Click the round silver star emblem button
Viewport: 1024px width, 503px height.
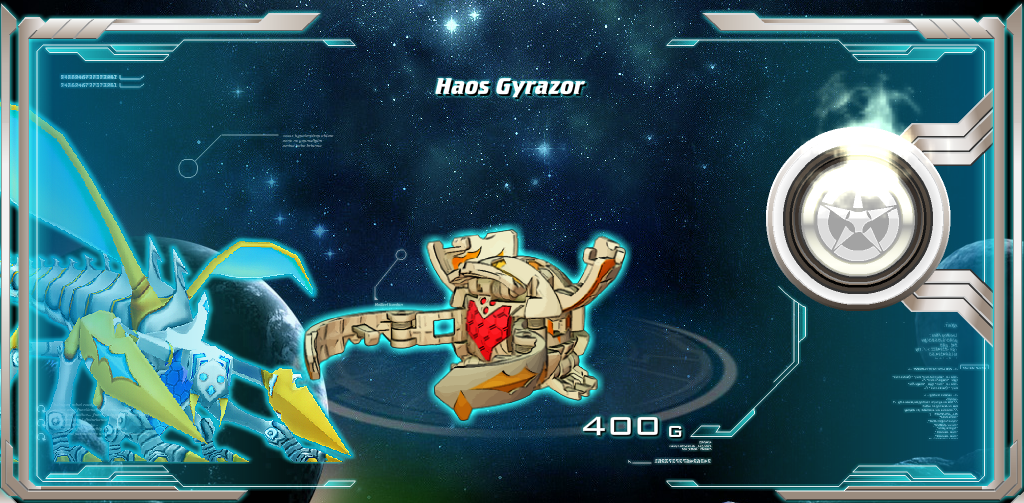click(857, 221)
